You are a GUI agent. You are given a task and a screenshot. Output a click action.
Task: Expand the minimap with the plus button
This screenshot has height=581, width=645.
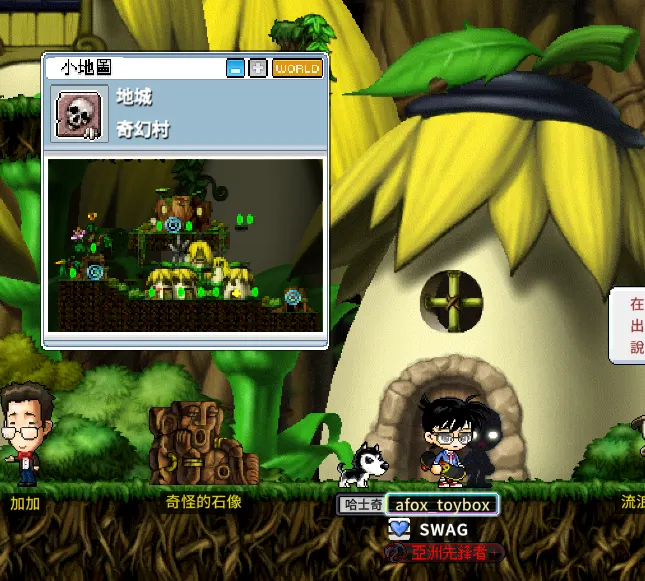[258, 69]
